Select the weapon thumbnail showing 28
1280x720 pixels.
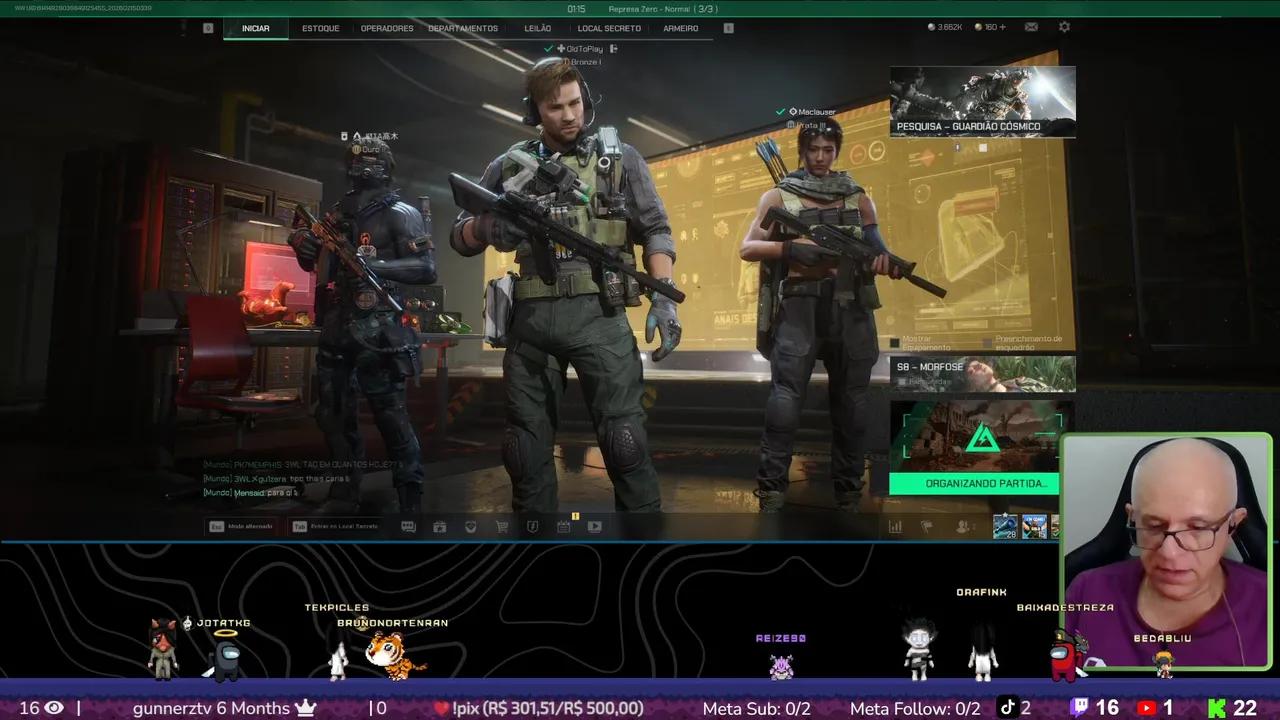(x=1005, y=526)
